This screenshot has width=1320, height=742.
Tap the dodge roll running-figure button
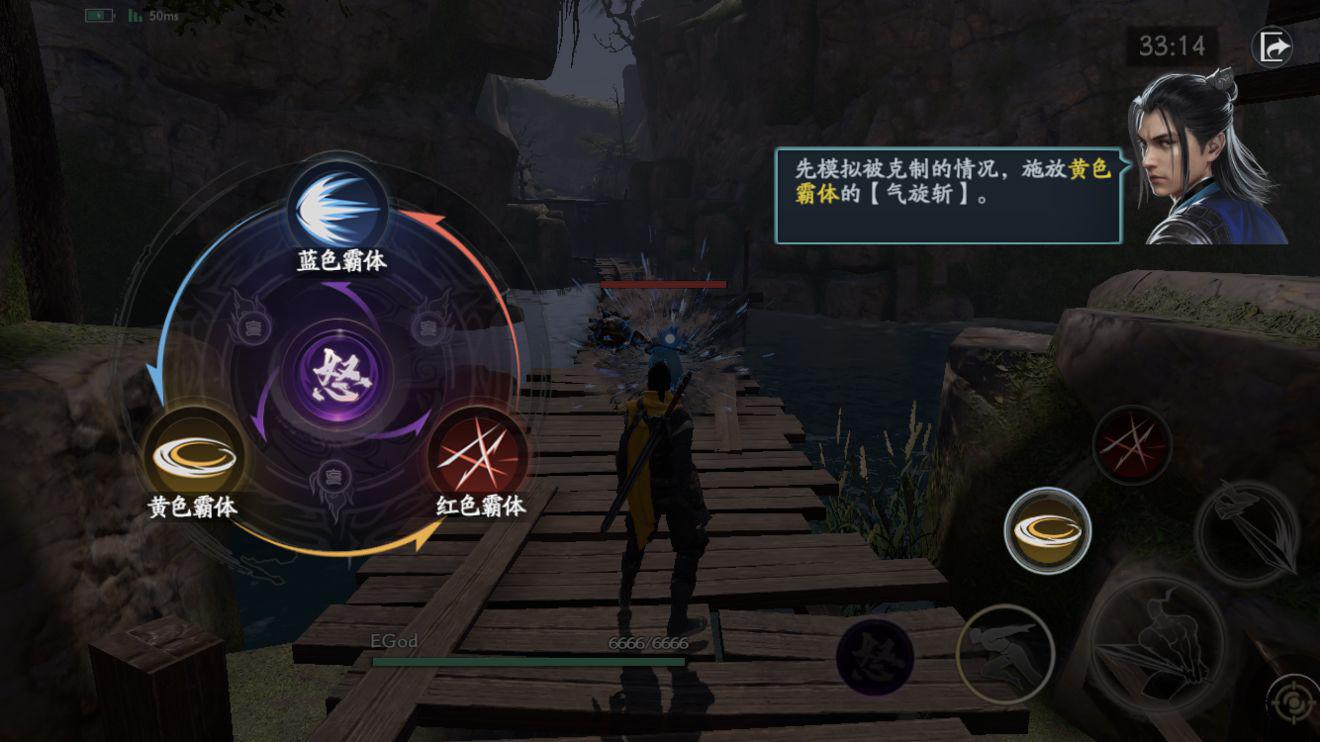tap(1004, 652)
